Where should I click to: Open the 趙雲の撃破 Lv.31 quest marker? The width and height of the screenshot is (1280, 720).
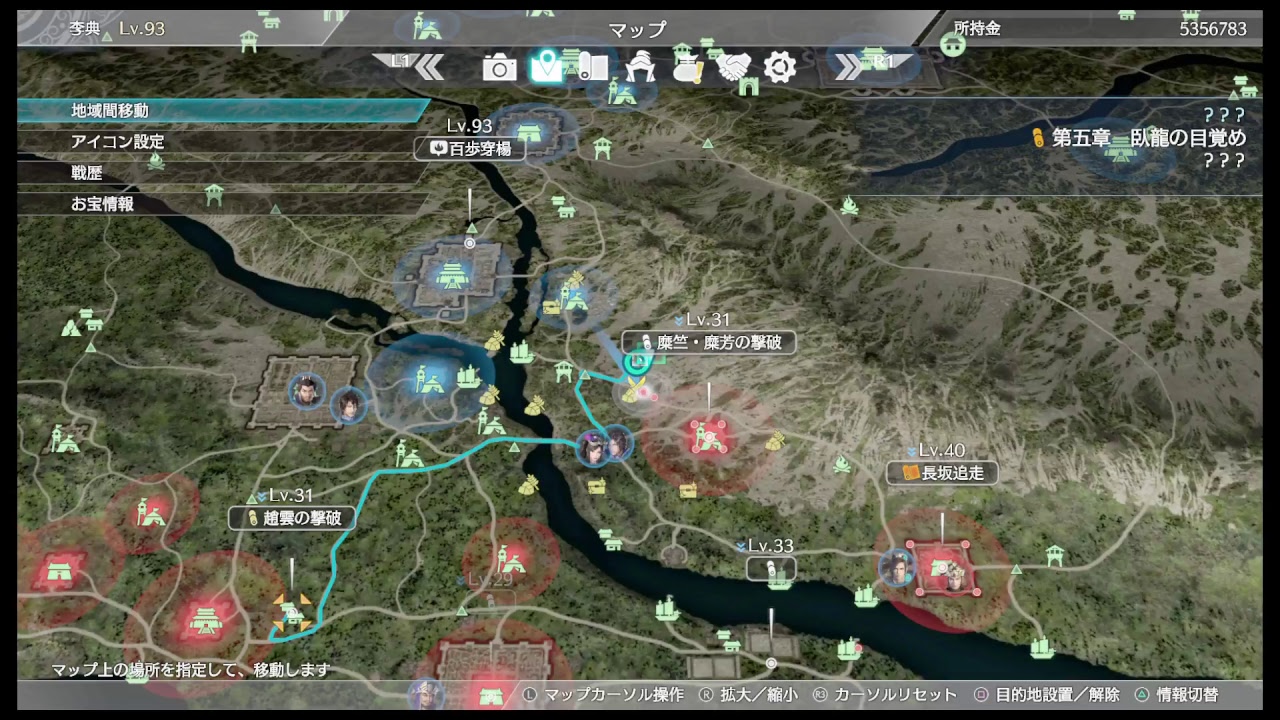click(x=291, y=518)
